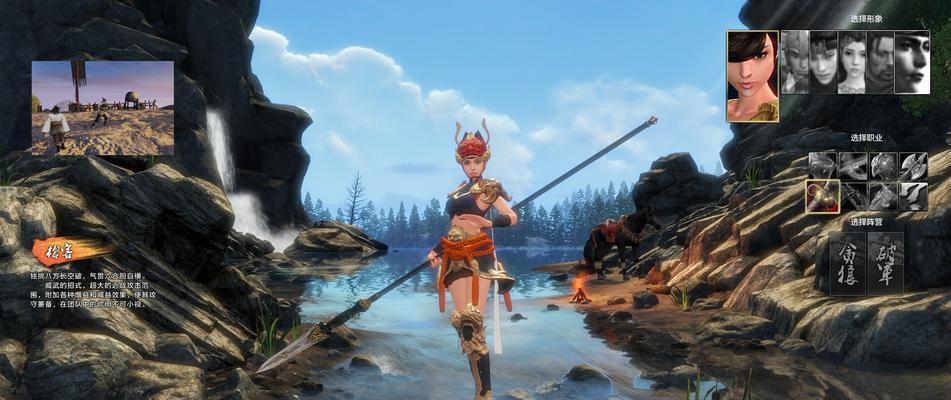Choose the grayscale portrait beside the color one
The image size is (951, 400).
[794, 62]
